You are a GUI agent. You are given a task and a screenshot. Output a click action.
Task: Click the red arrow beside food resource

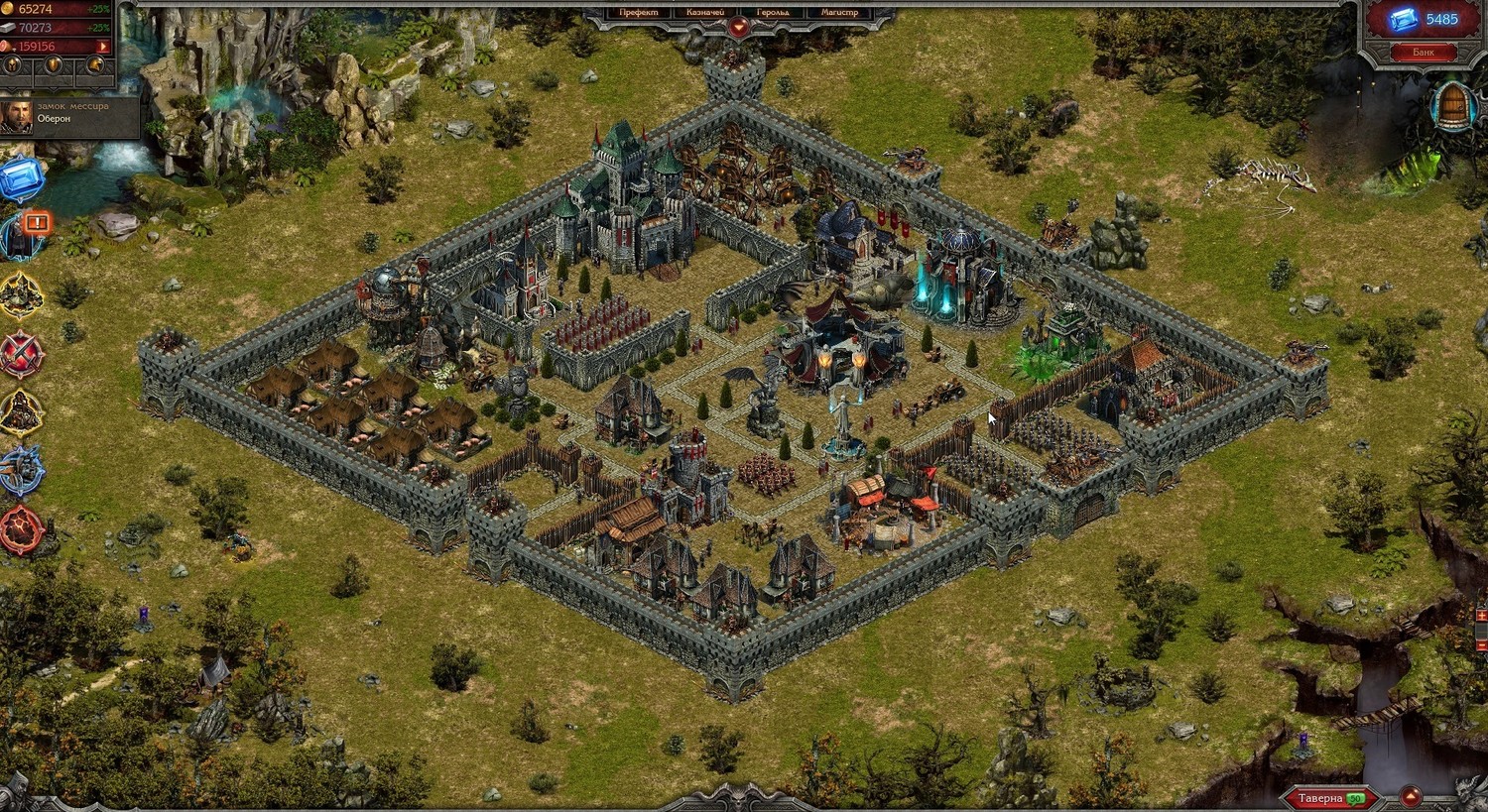pyautogui.click(x=103, y=47)
